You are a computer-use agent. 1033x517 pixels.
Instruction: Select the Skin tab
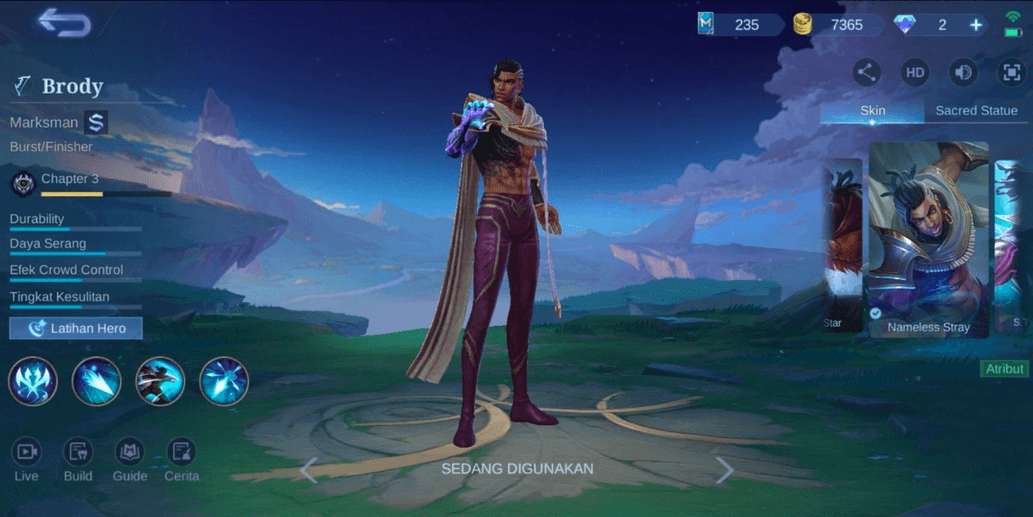coord(872,111)
